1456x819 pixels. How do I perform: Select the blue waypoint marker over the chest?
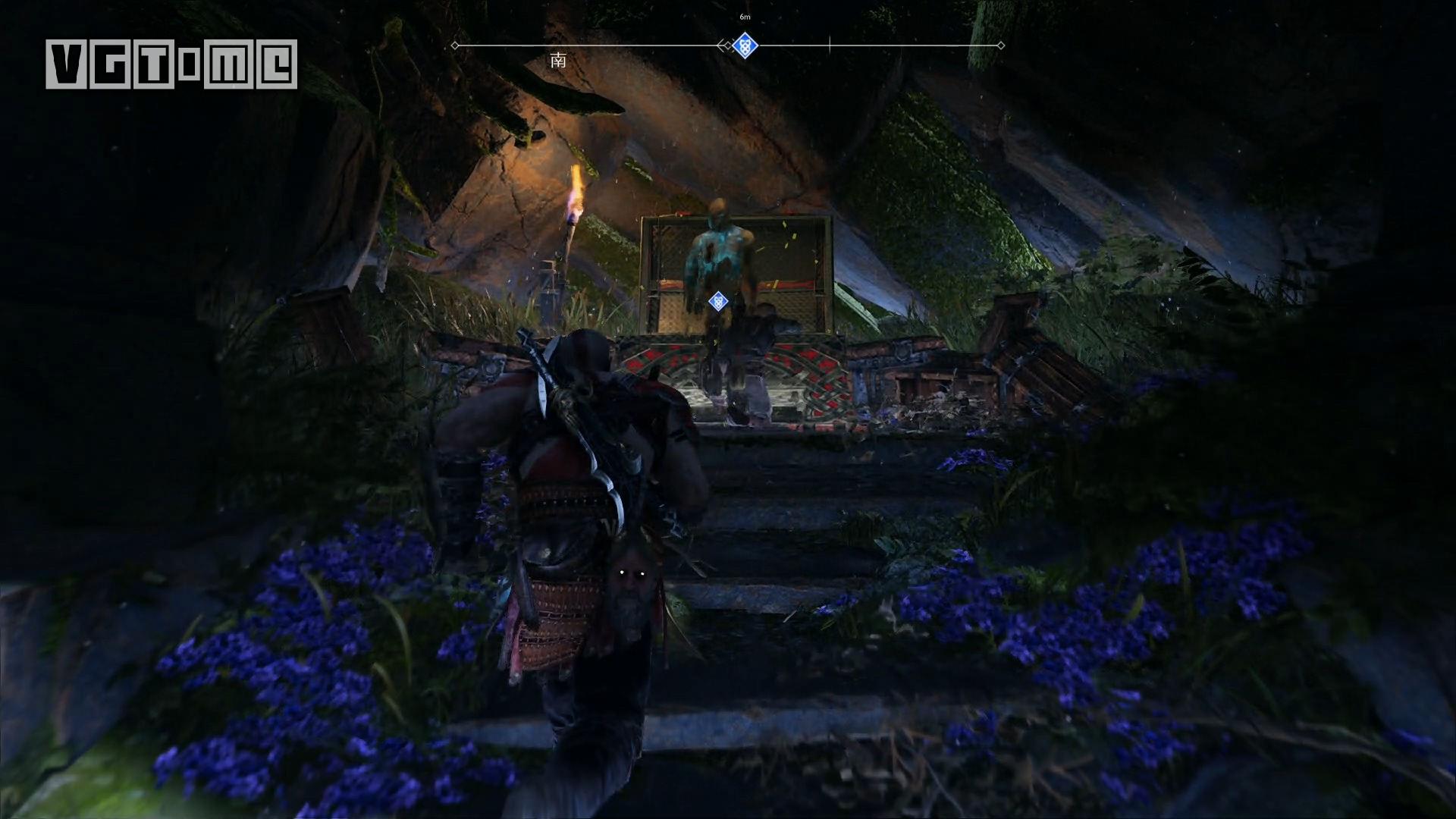(717, 302)
